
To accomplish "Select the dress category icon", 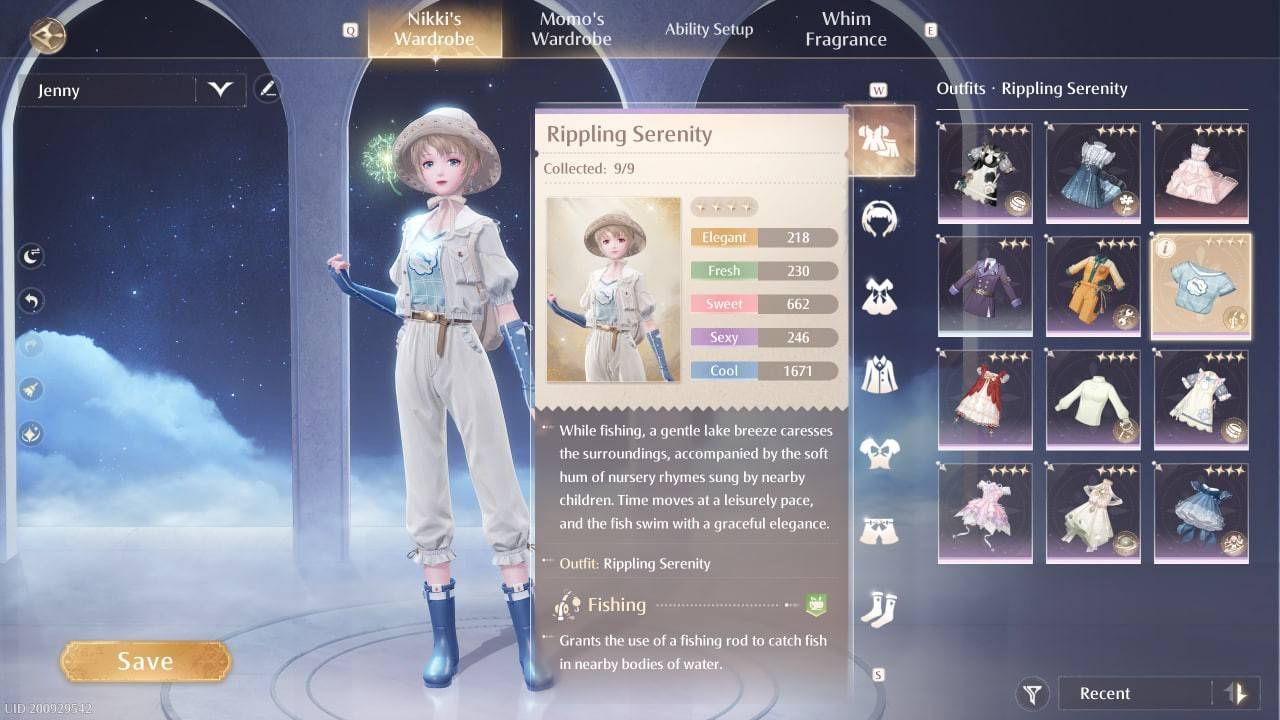I will 880,295.
